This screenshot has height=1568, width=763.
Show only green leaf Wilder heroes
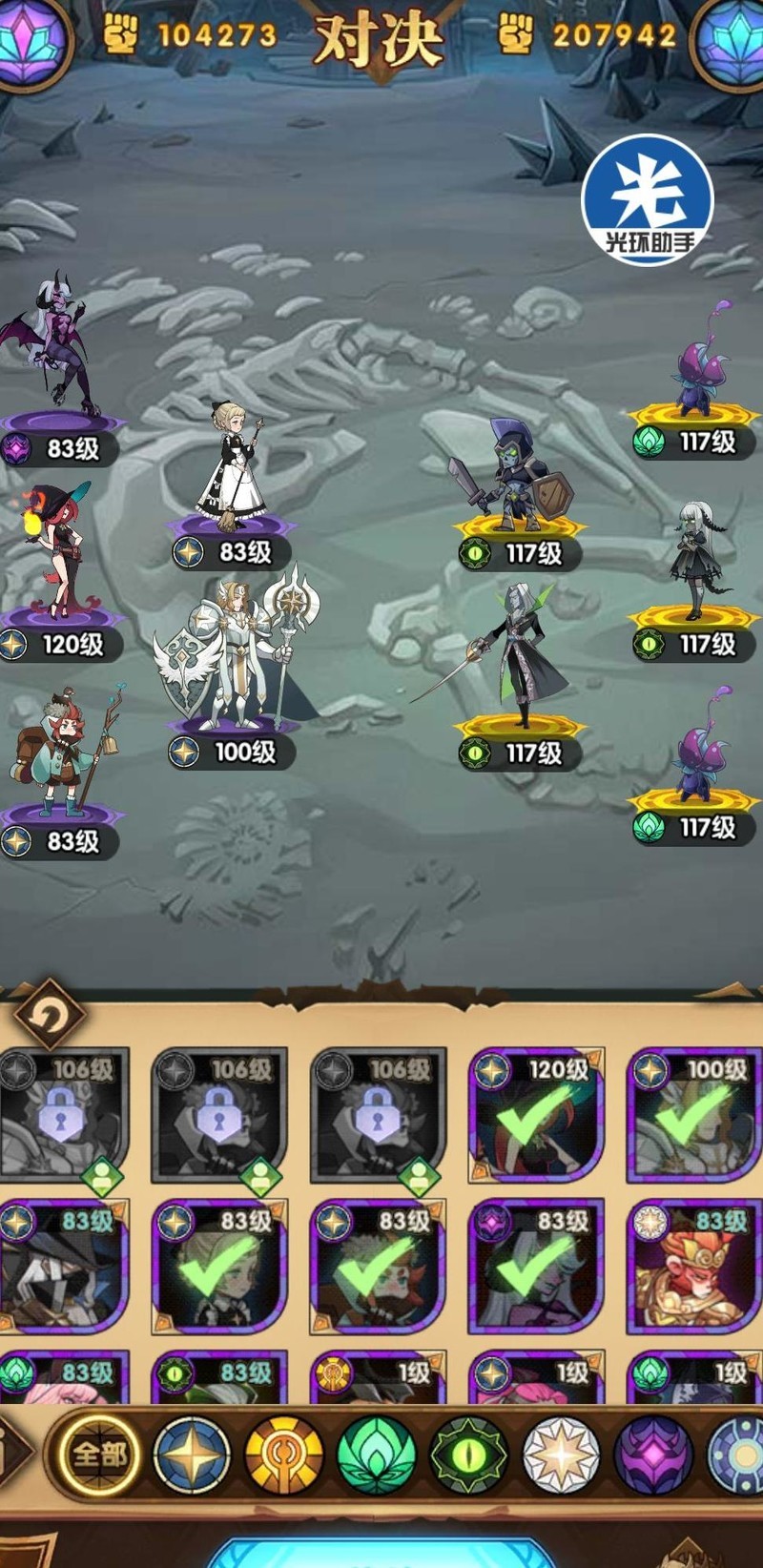377,1455
